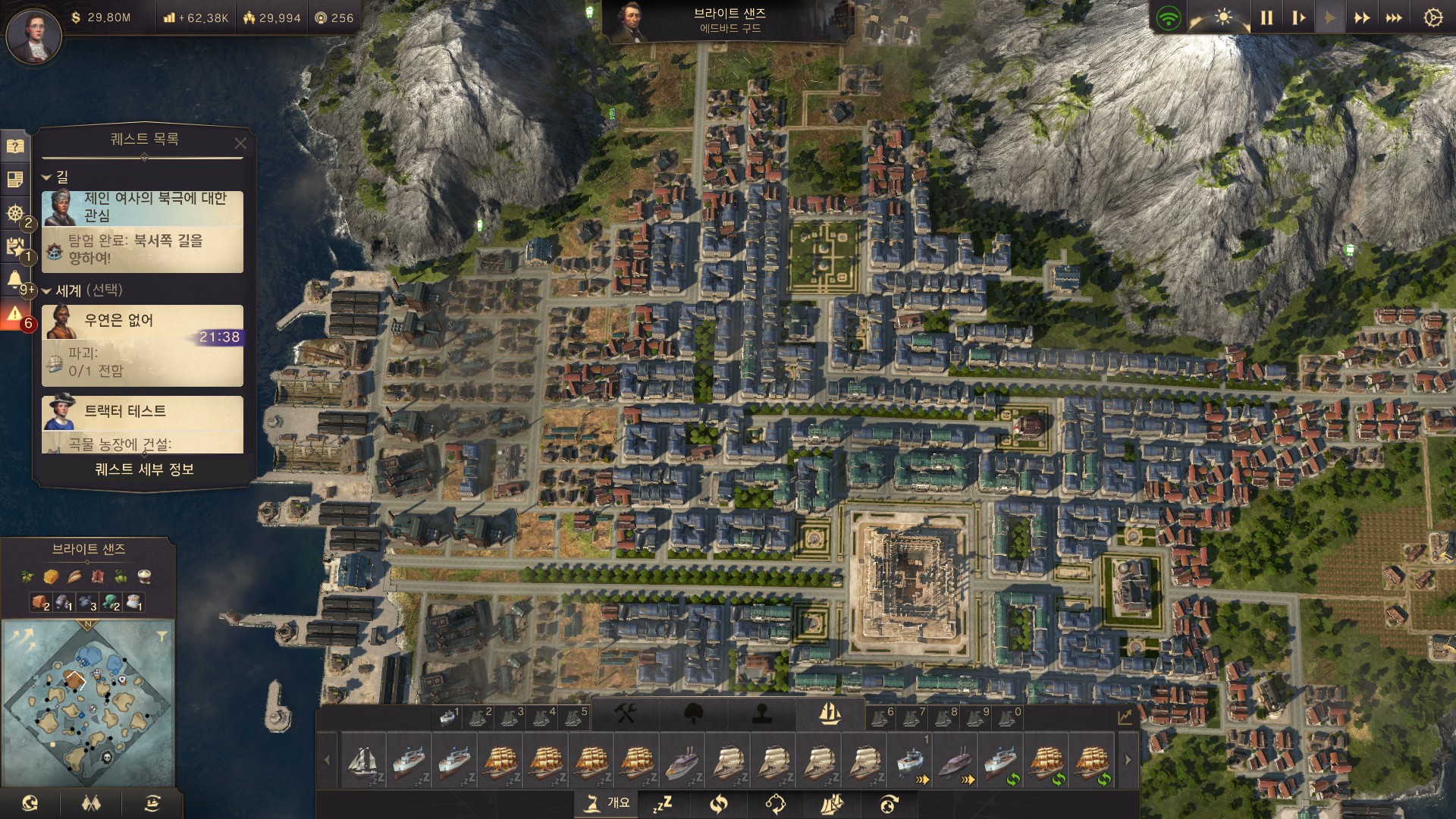The image size is (1456, 819).
Task: Select the 트랙터 테스트 quest entry
Action: coord(143,423)
